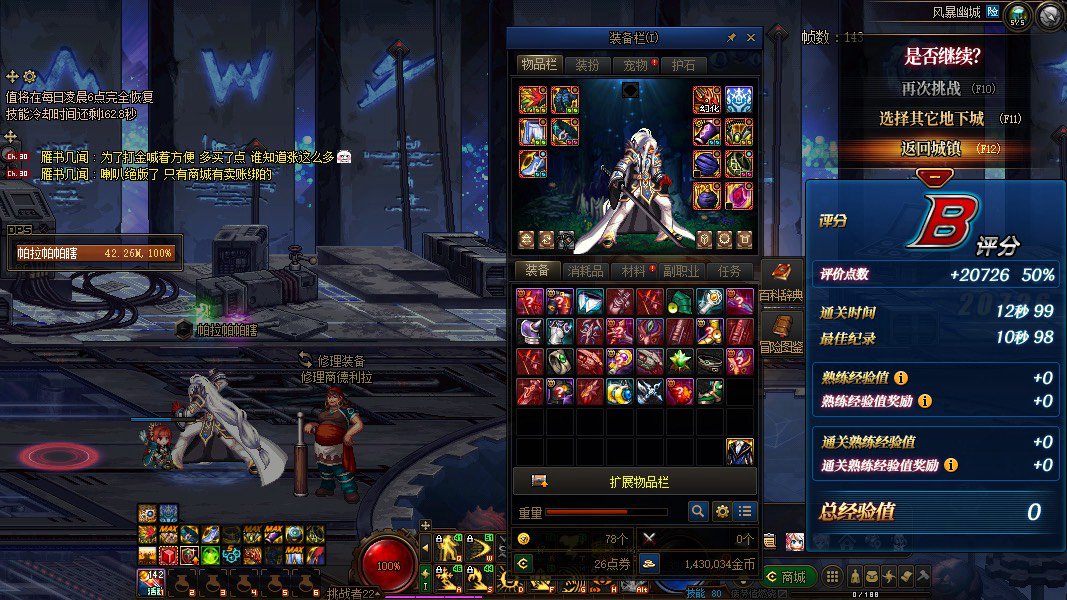This screenshot has width=1067, height=600.
Task: Open the 商城 shop button
Action: [x=787, y=576]
